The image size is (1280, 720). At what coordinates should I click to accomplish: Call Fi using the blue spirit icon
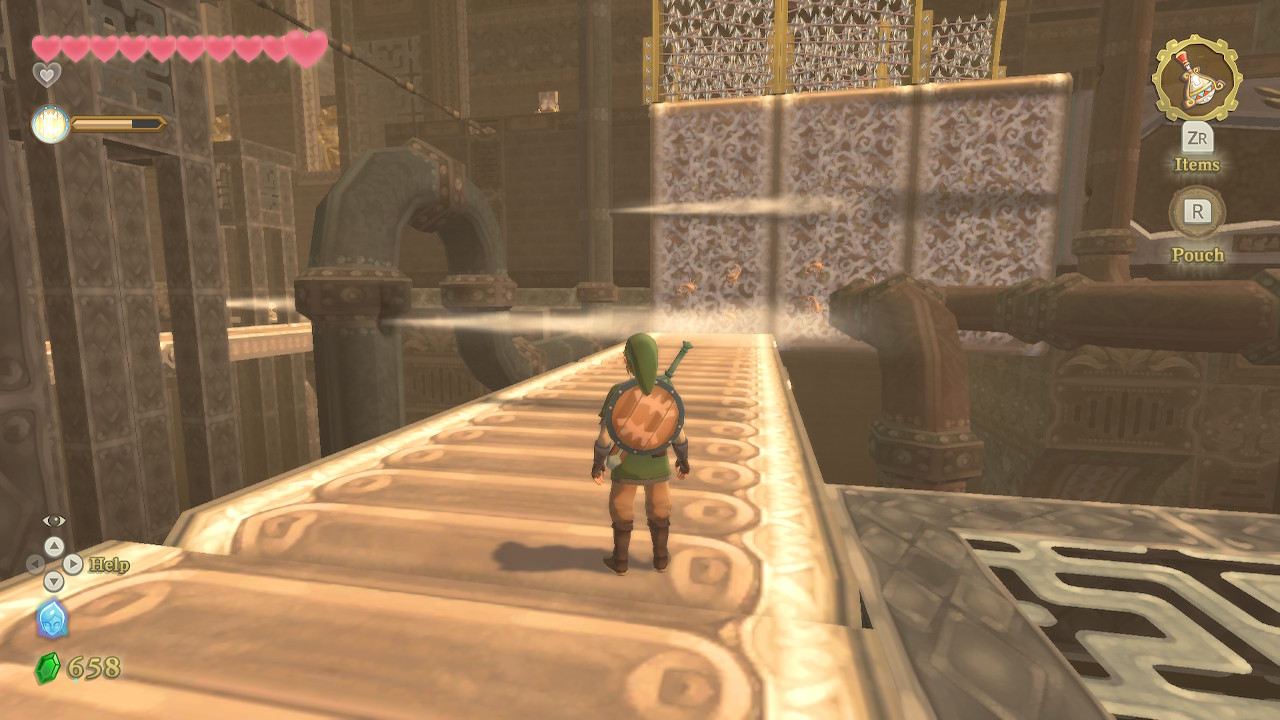52,620
